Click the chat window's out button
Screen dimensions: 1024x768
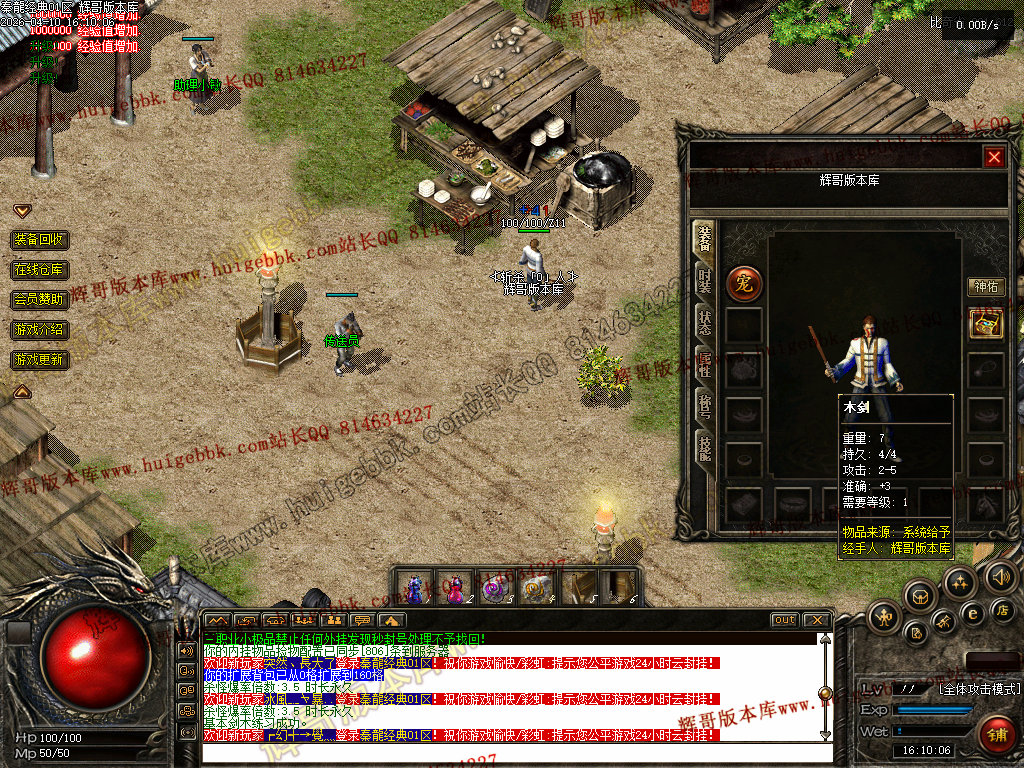784,620
